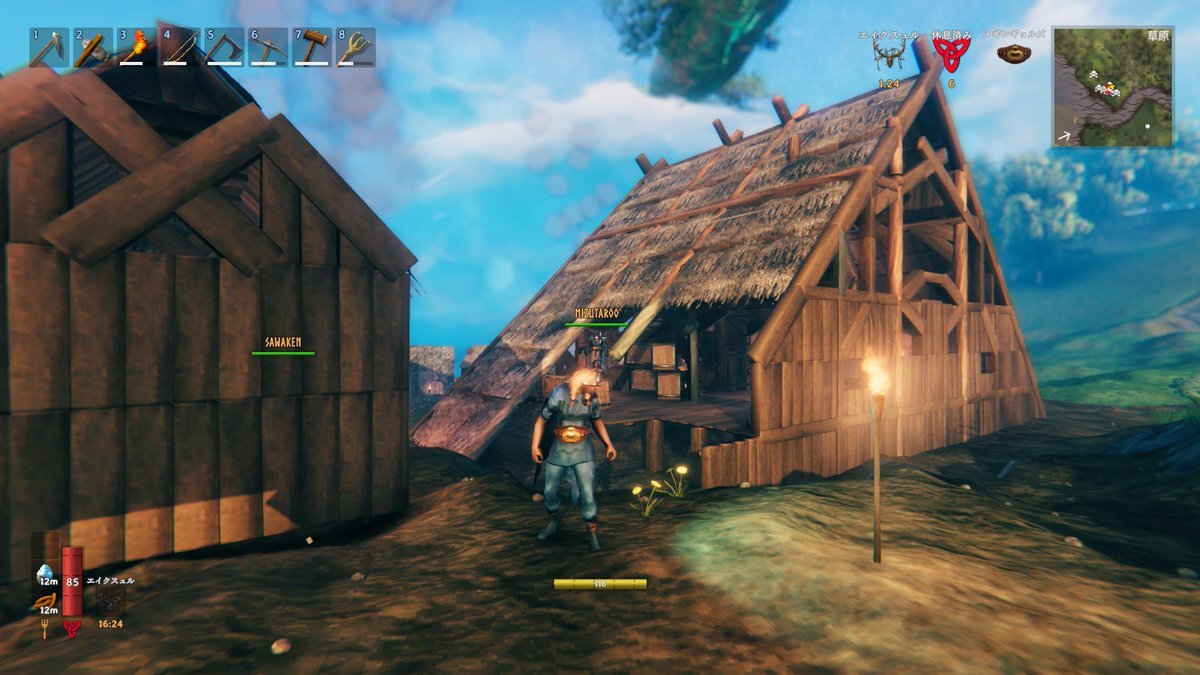Click the cooked food item with green tip

tap(45, 602)
